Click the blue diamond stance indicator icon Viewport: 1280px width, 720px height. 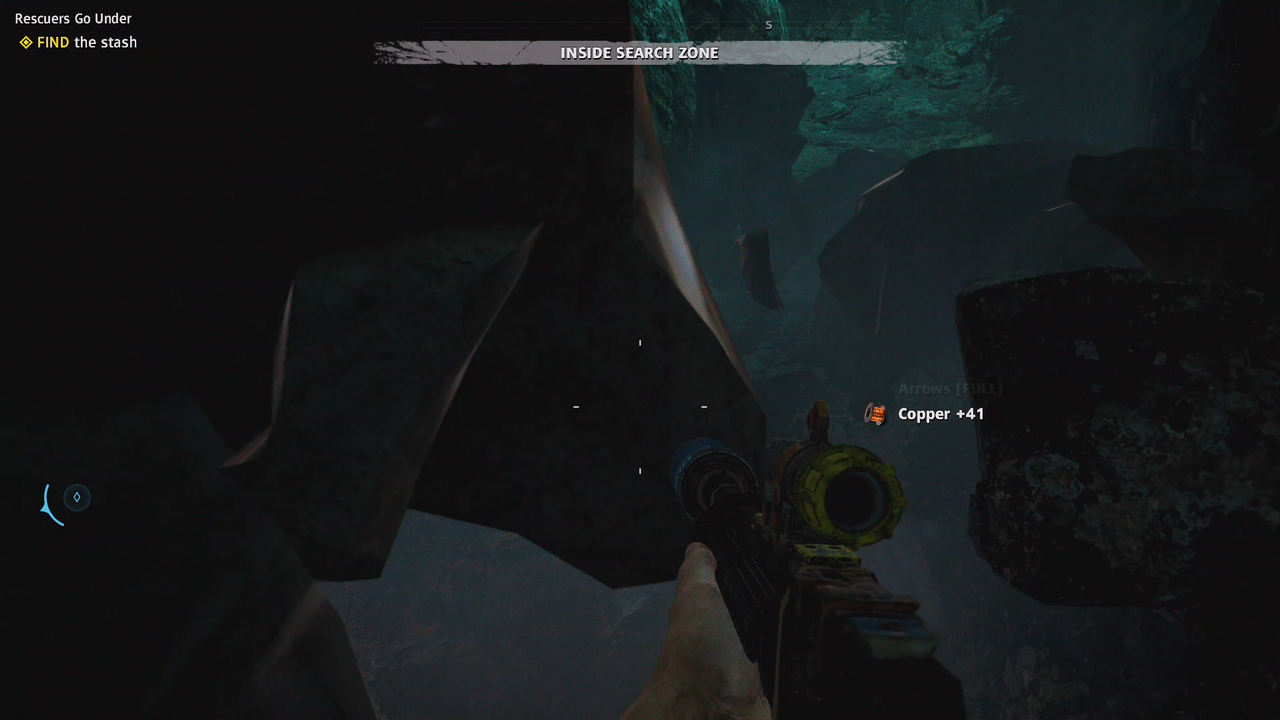[77, 497]
